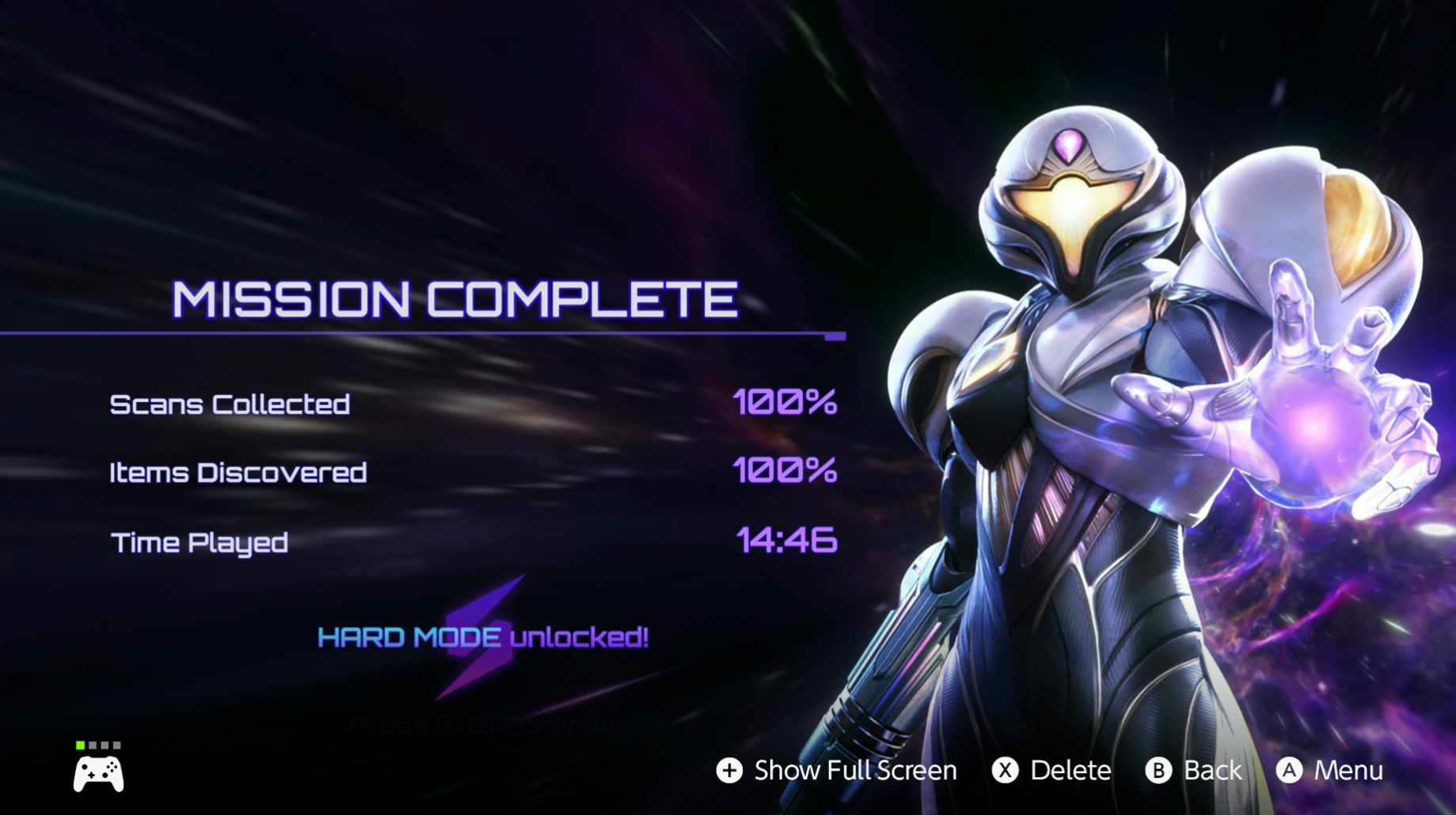Delete this screenshot from the album
The width and height of the screenshot is (1456, 815).
coord(1051,770)
